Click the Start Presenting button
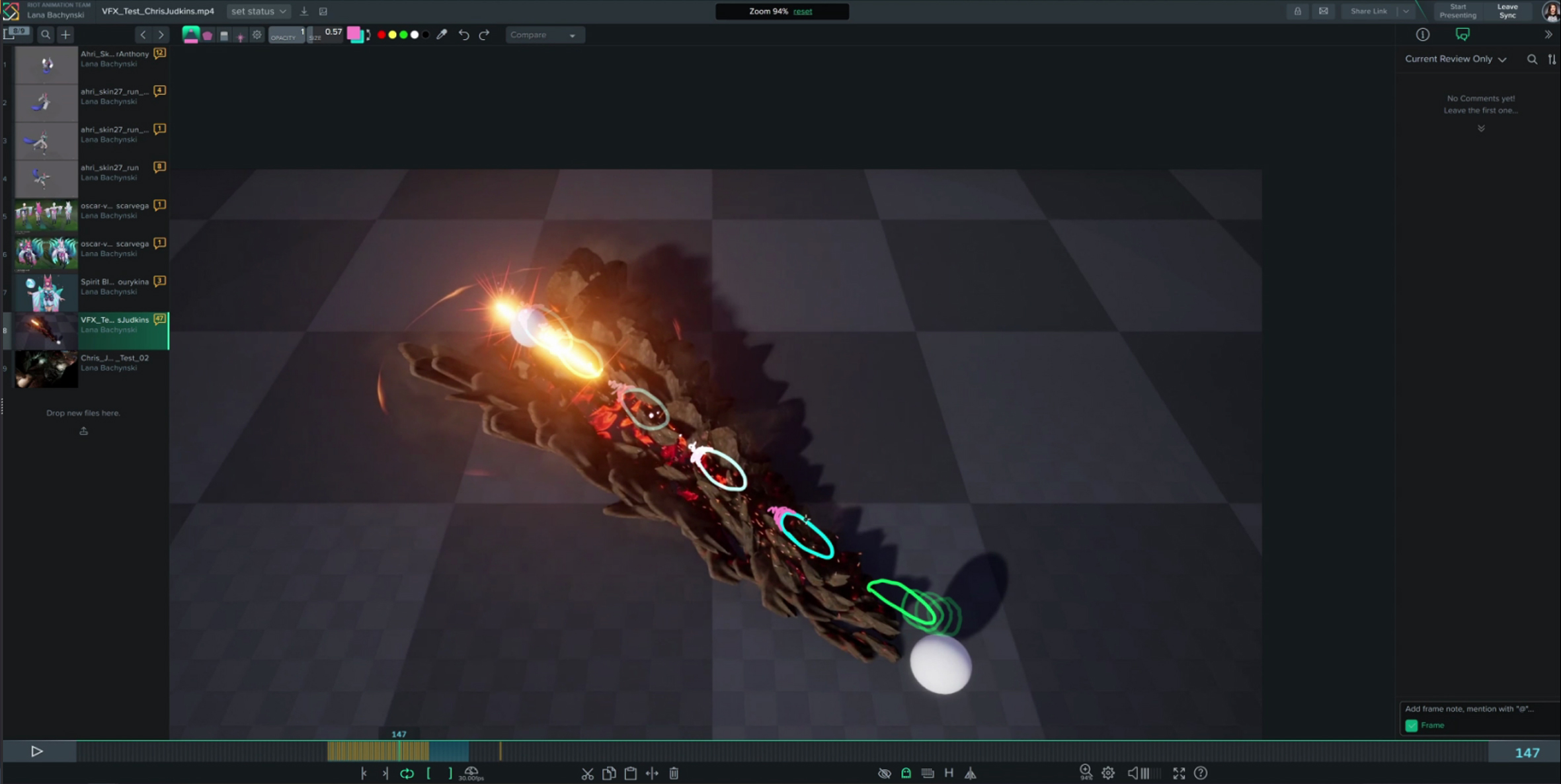This screenshot has width=1561, height=784. coord(1458,11)
